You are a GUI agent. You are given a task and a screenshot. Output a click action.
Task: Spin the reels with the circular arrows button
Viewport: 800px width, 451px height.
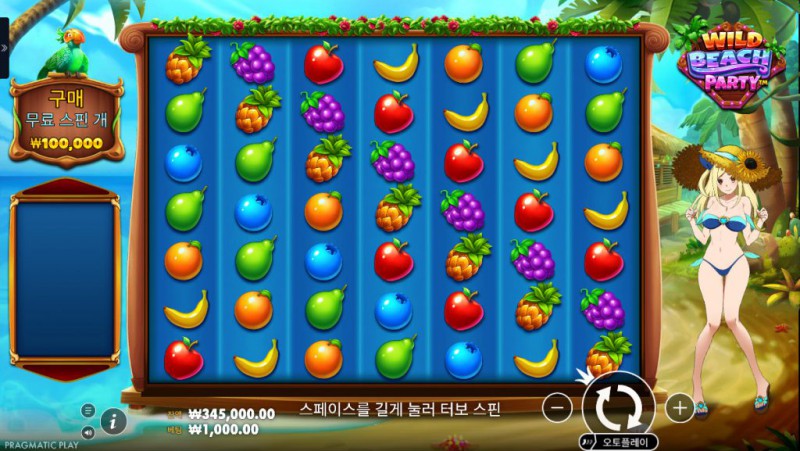click(x=618, y=405)
